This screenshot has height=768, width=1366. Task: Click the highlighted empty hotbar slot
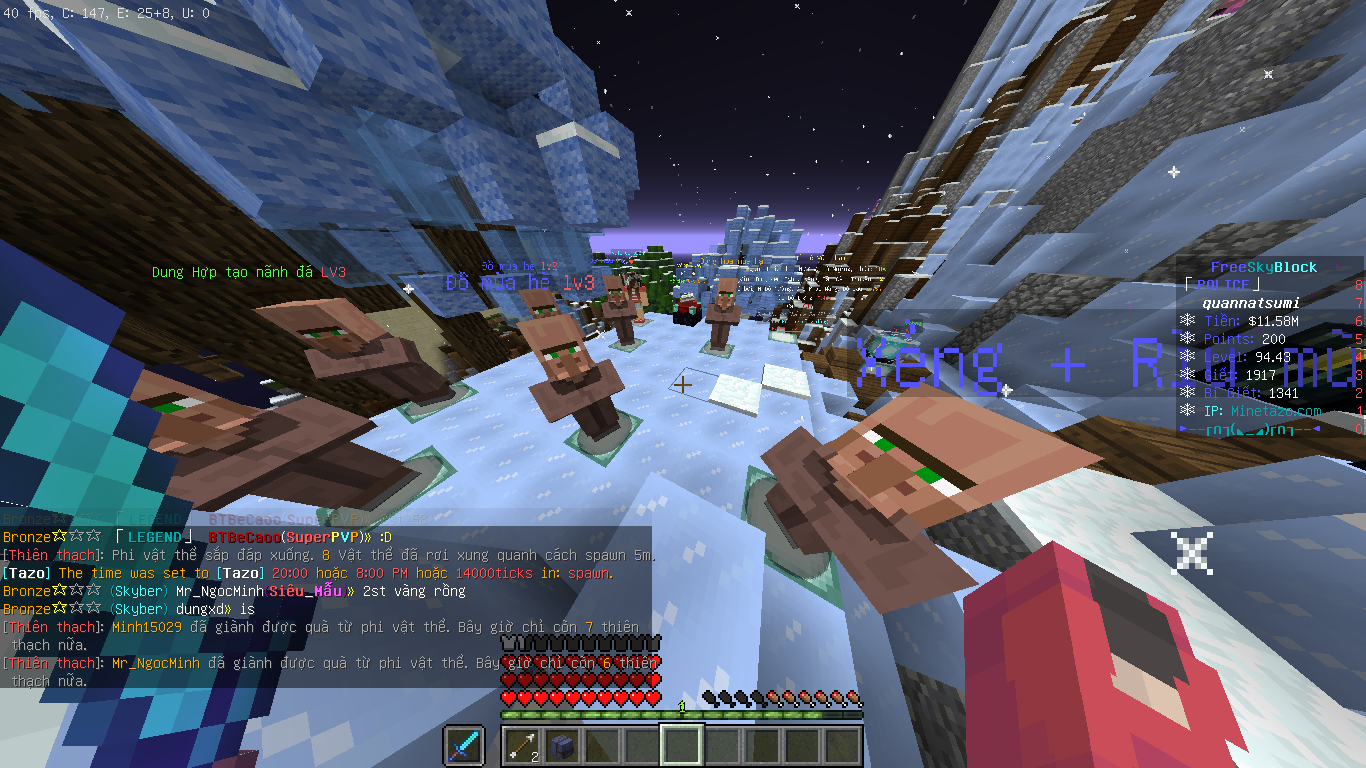coord(682,746)
